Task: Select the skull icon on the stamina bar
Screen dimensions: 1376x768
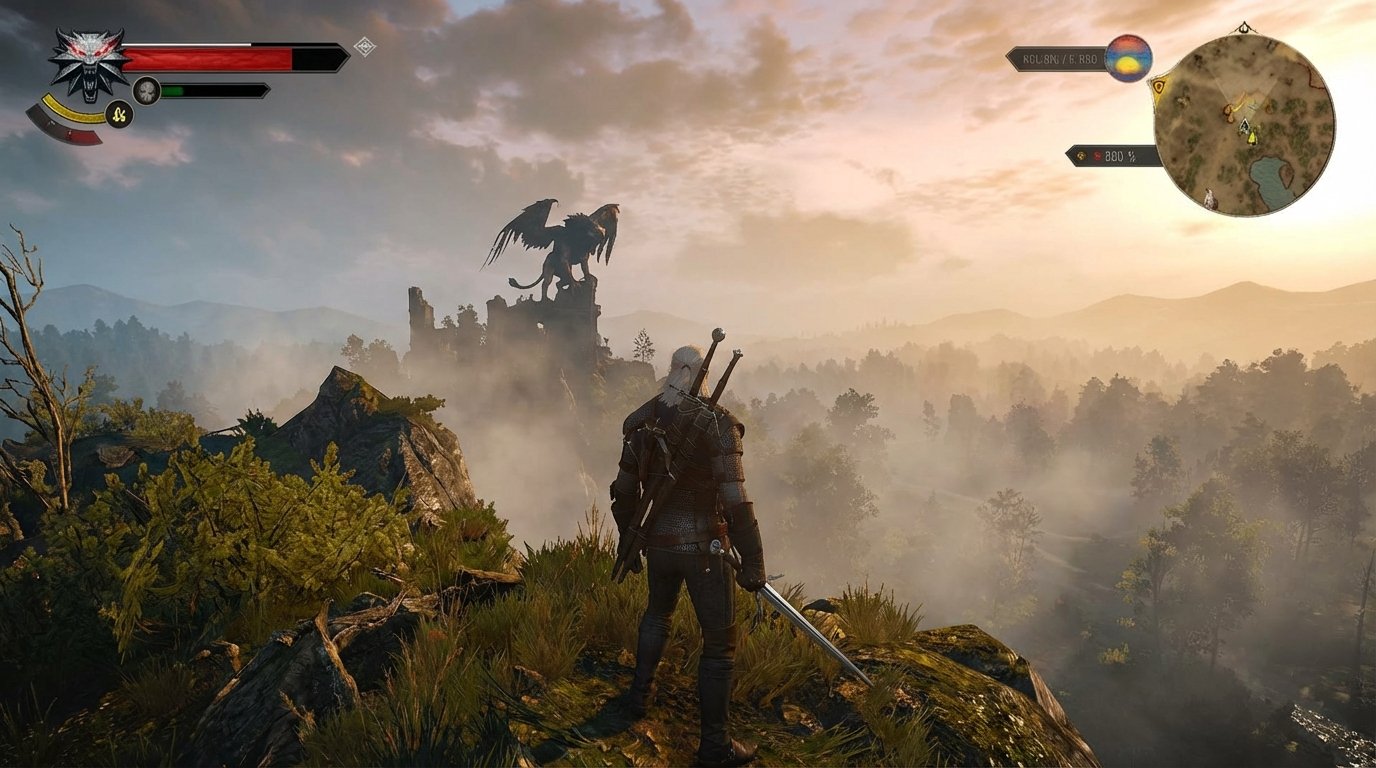Action: point(146,90)
